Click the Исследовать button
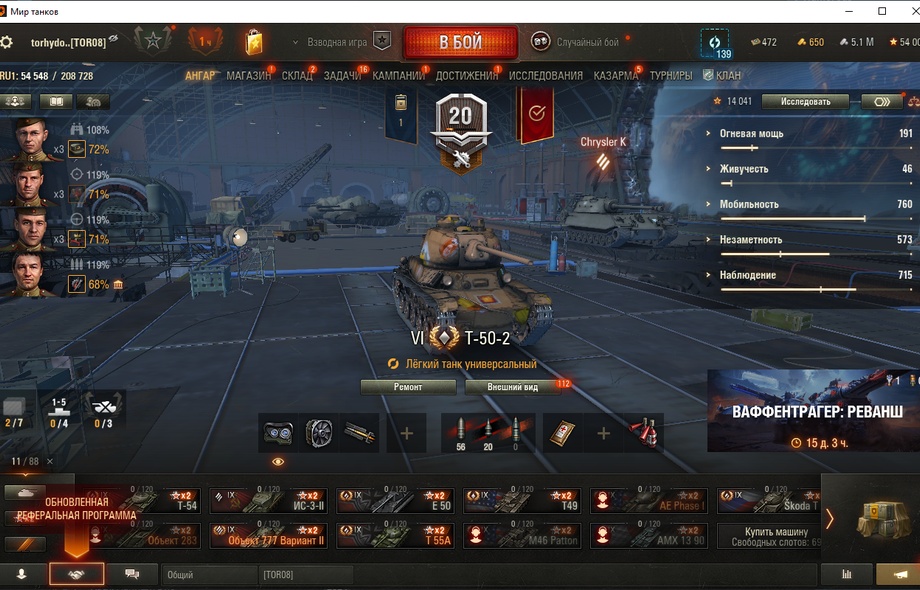This screenshot has height=590, width=920. click(x=805, y=101)
